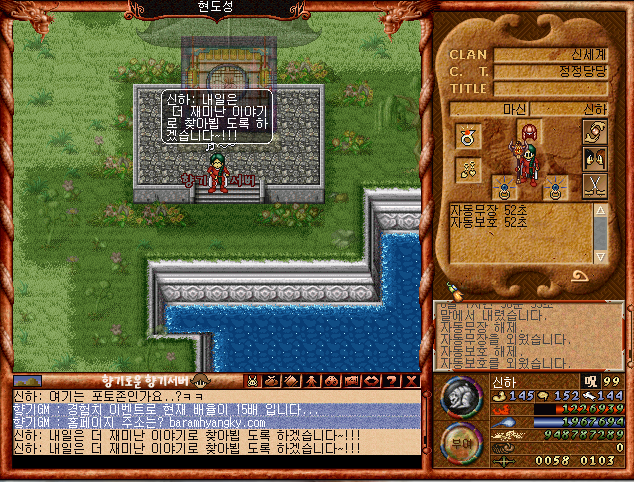Click the person figure toolbar icon

[311, 381]
